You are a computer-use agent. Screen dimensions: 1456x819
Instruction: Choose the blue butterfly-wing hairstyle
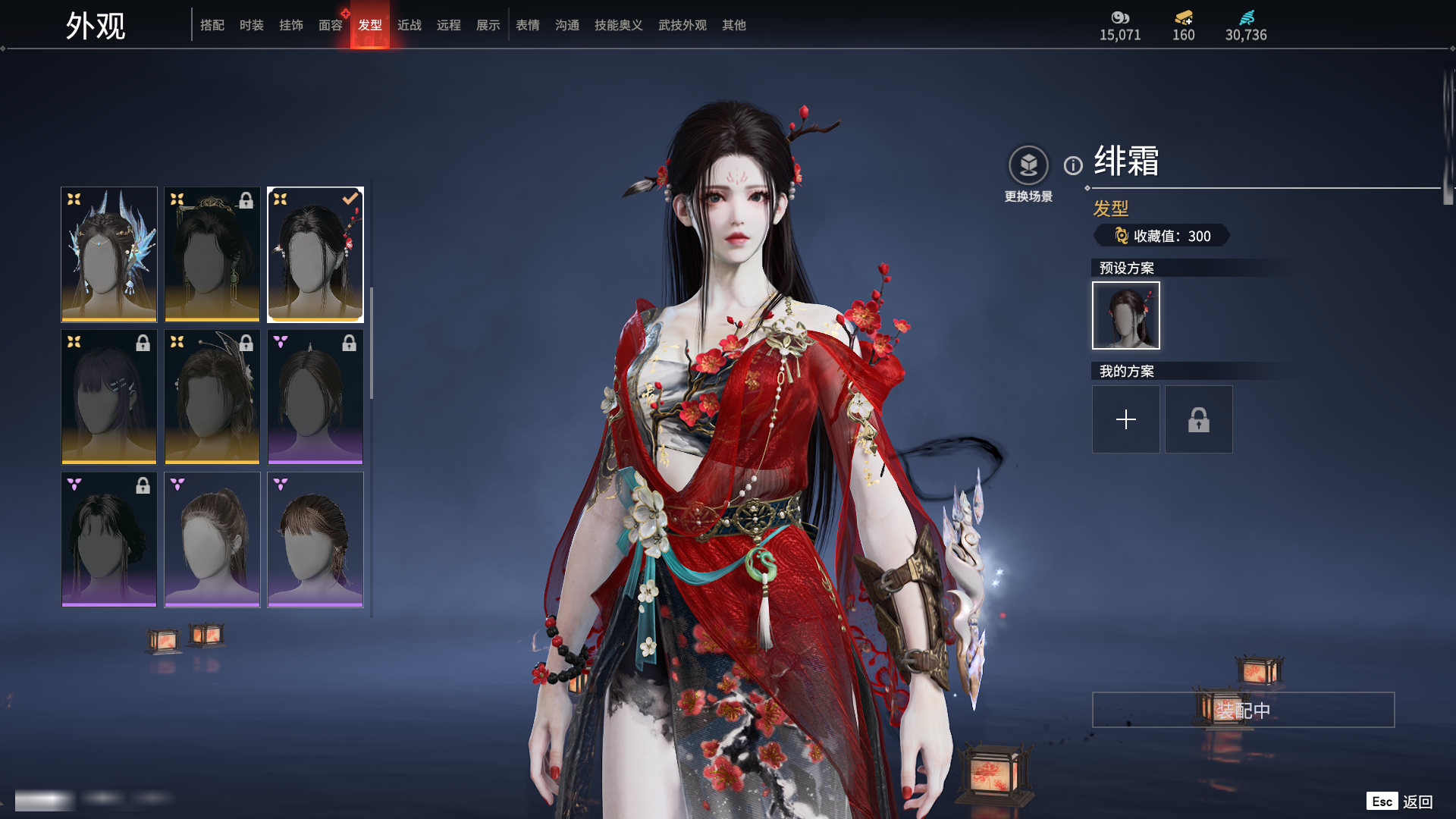[x=109, y=255]
